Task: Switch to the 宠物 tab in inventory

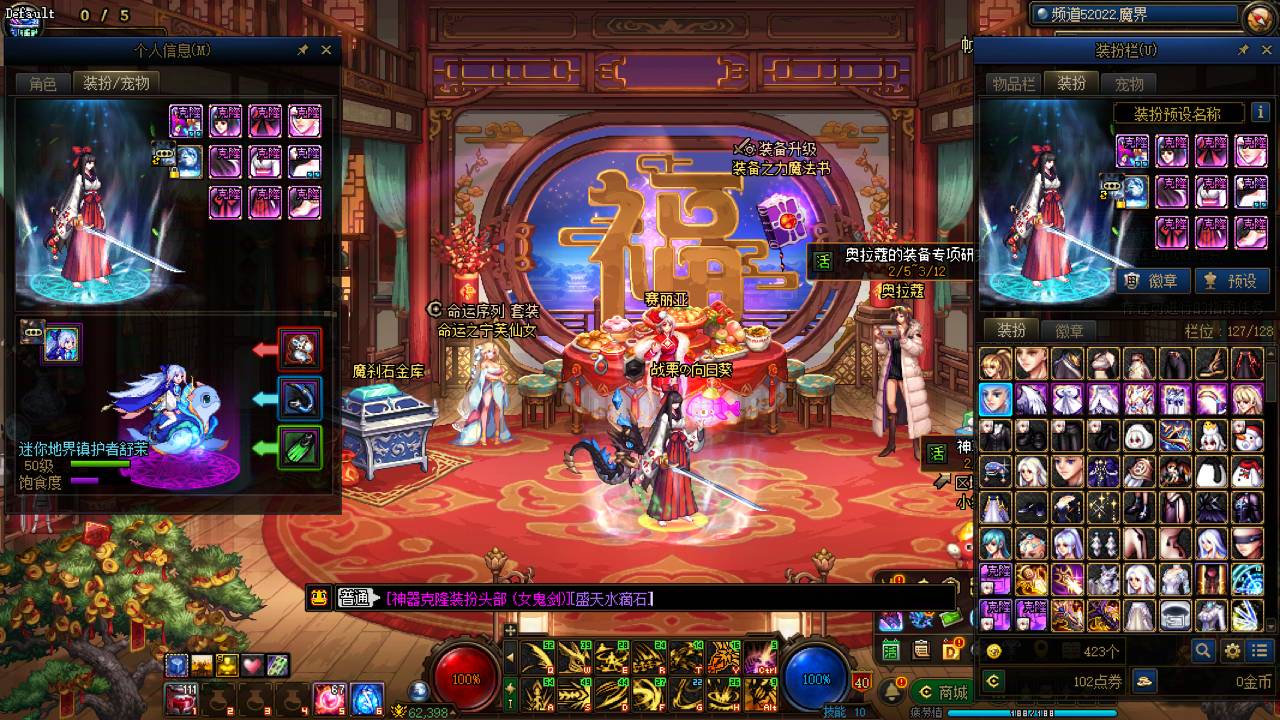Action: pyautogui.click(x=1129, y=84)
